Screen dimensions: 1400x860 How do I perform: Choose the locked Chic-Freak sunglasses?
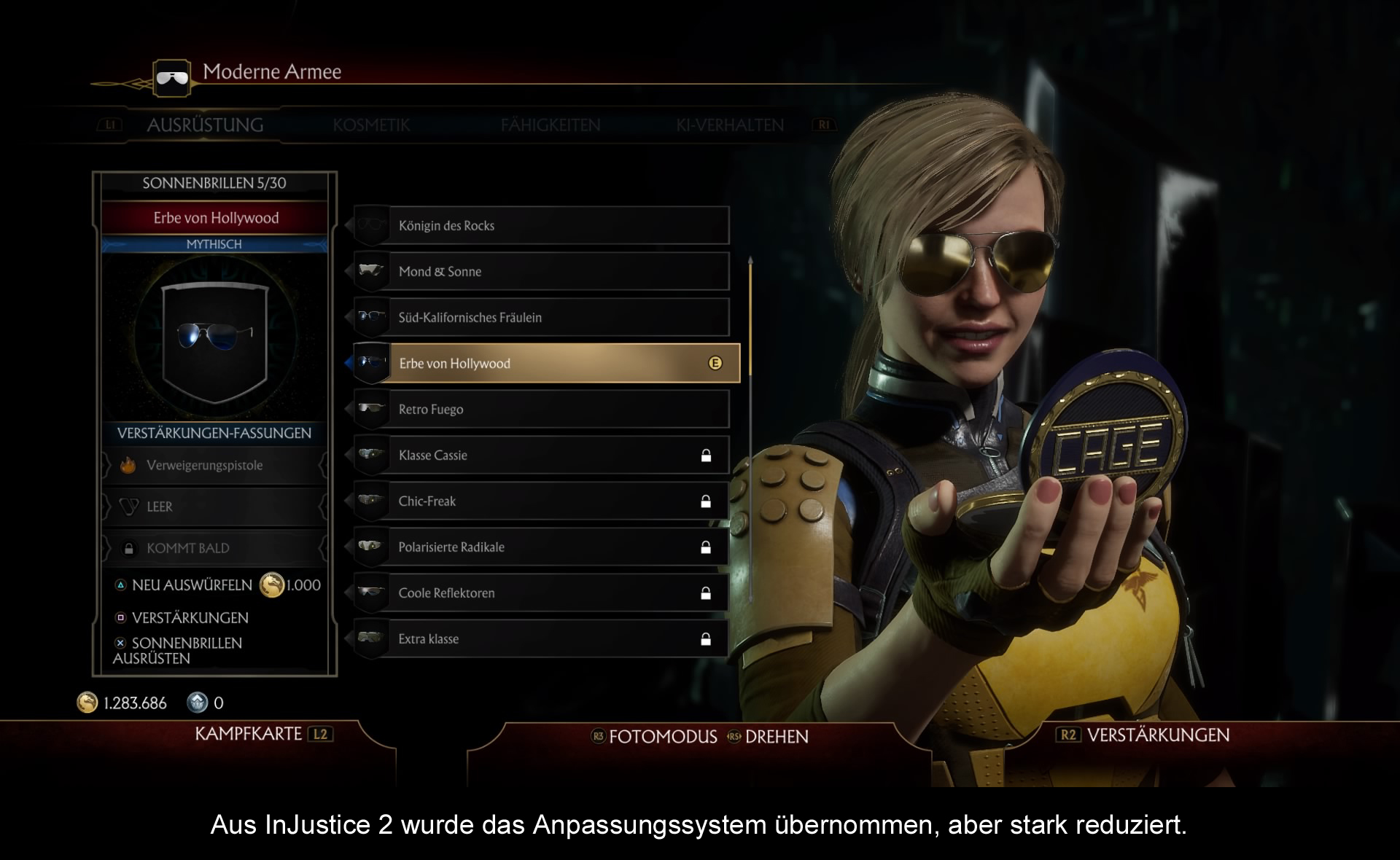tap(541, 501)
